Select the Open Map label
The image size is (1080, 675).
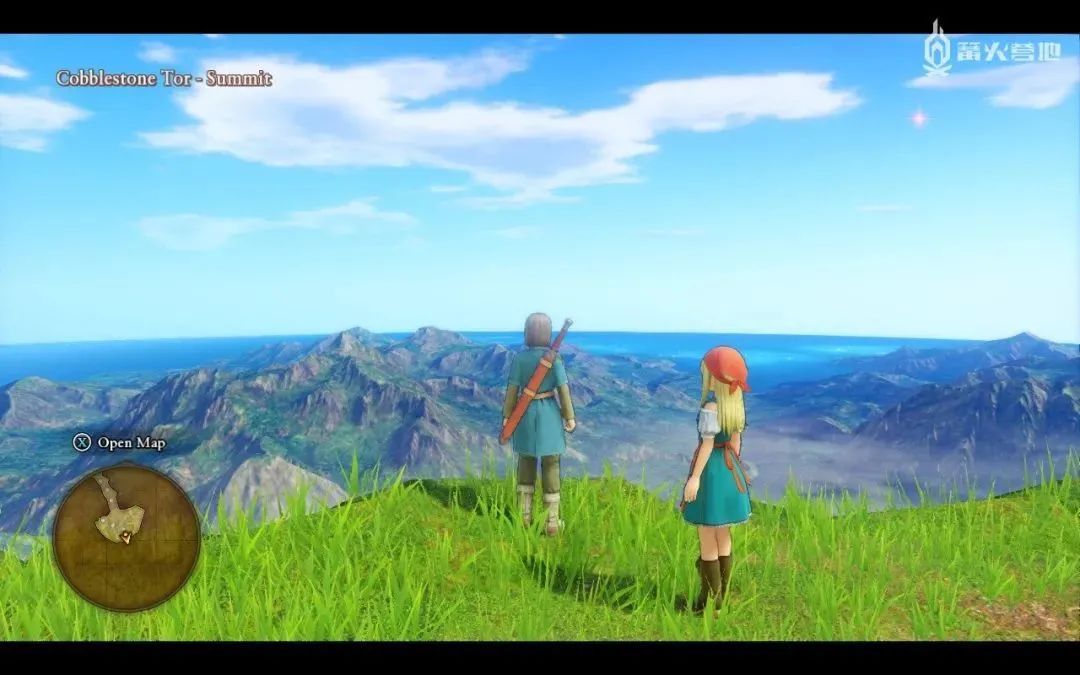point(131,443)
